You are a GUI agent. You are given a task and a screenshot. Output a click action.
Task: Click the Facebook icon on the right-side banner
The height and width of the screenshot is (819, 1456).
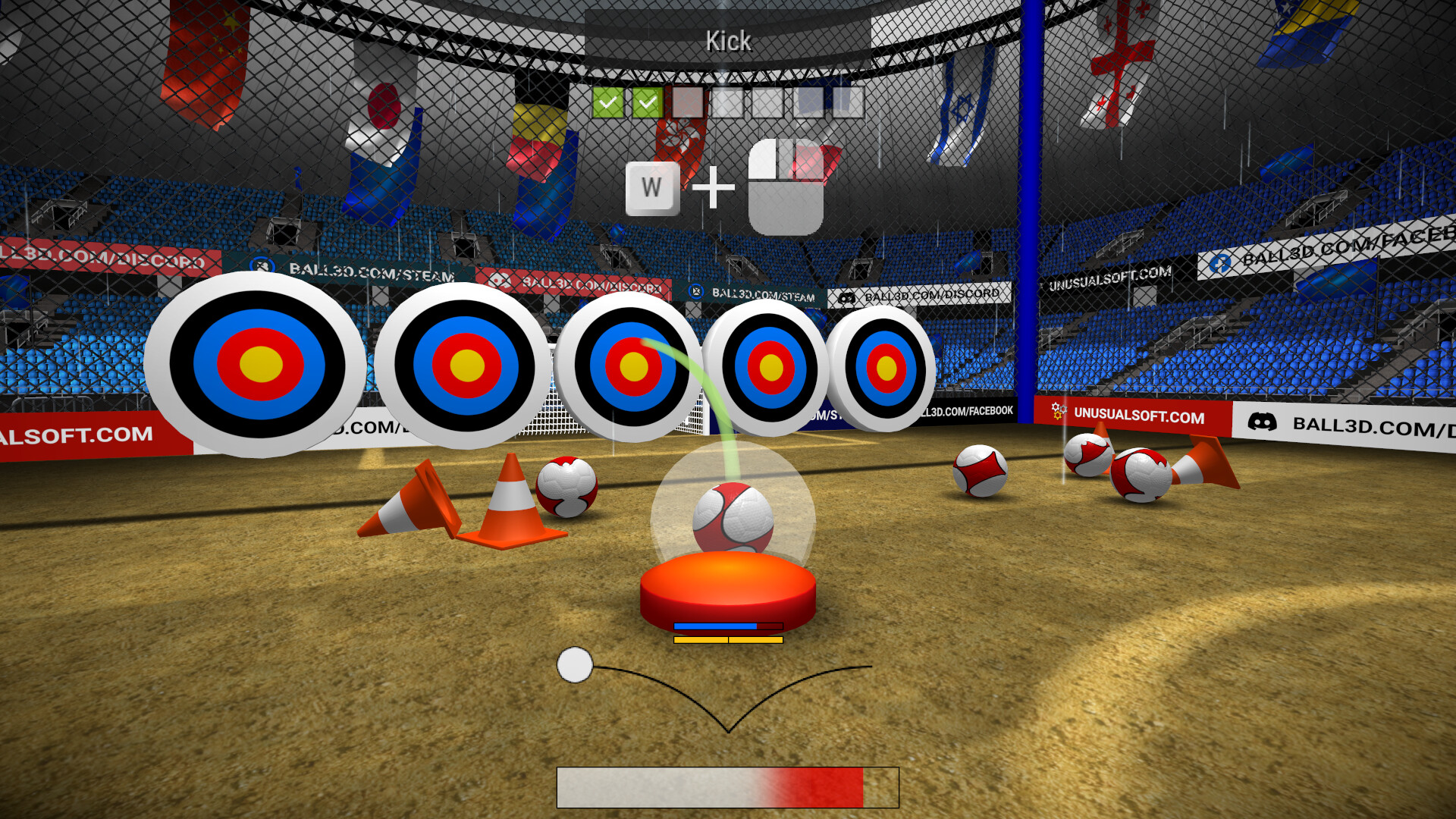[1219, 264]
